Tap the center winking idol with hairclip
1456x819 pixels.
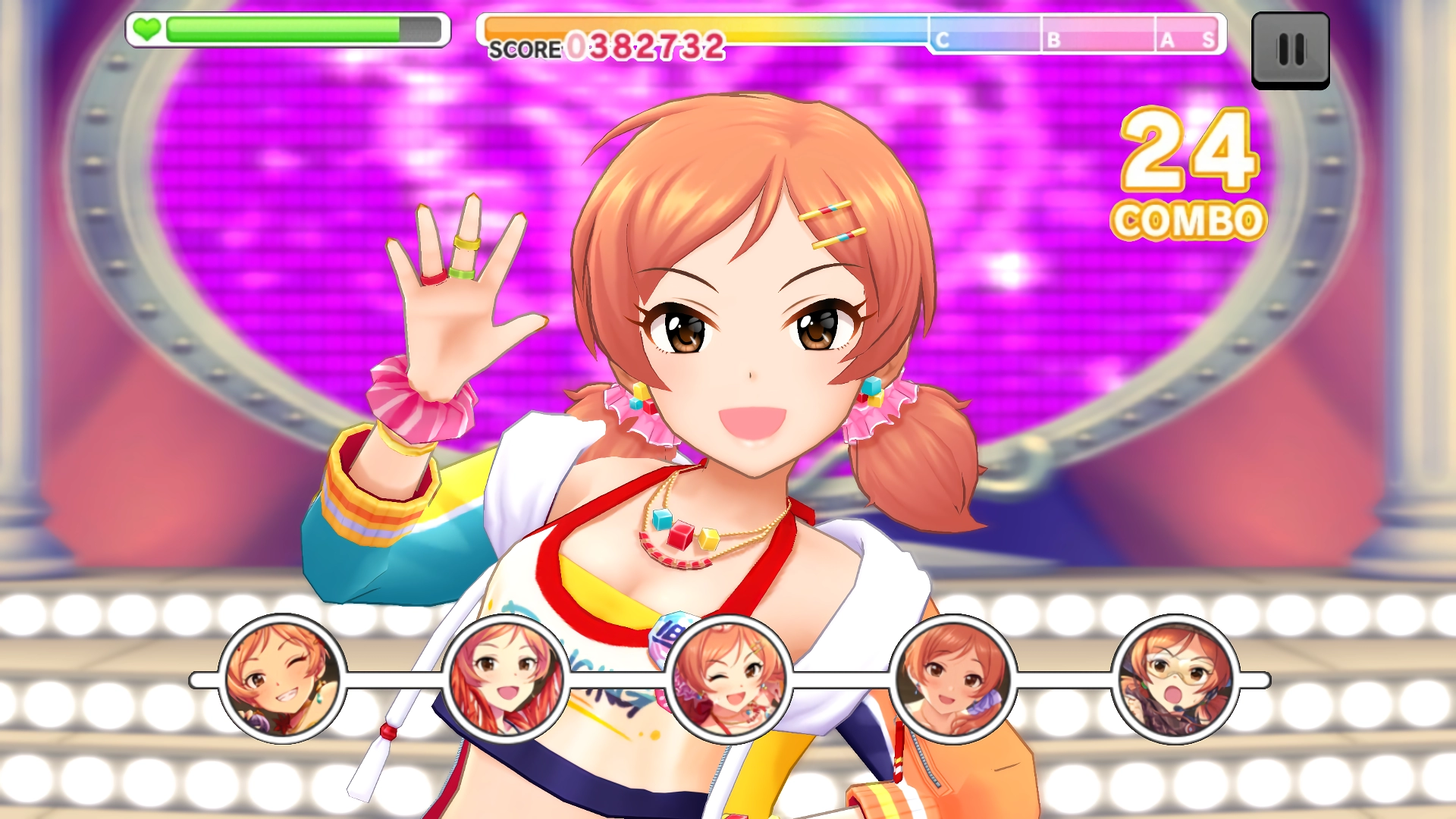[729, 679]
